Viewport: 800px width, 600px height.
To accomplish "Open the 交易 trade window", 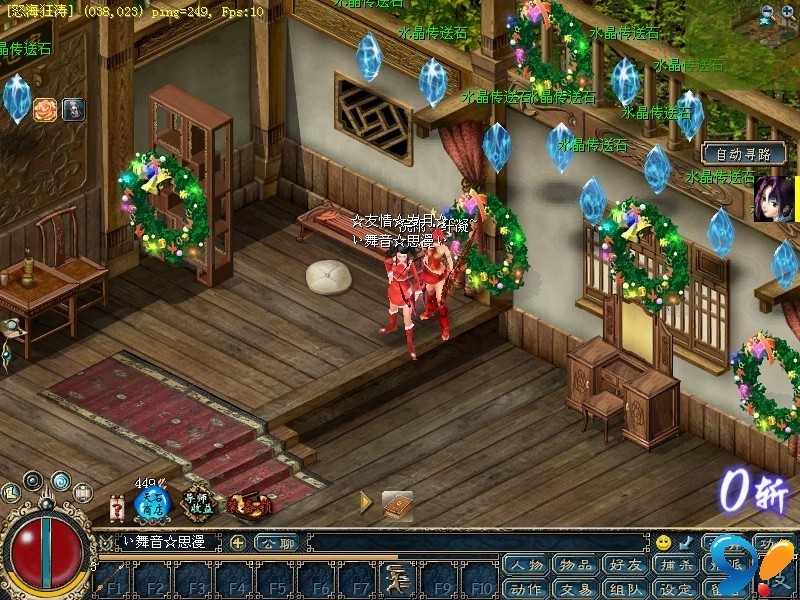I will pos(576,588).
